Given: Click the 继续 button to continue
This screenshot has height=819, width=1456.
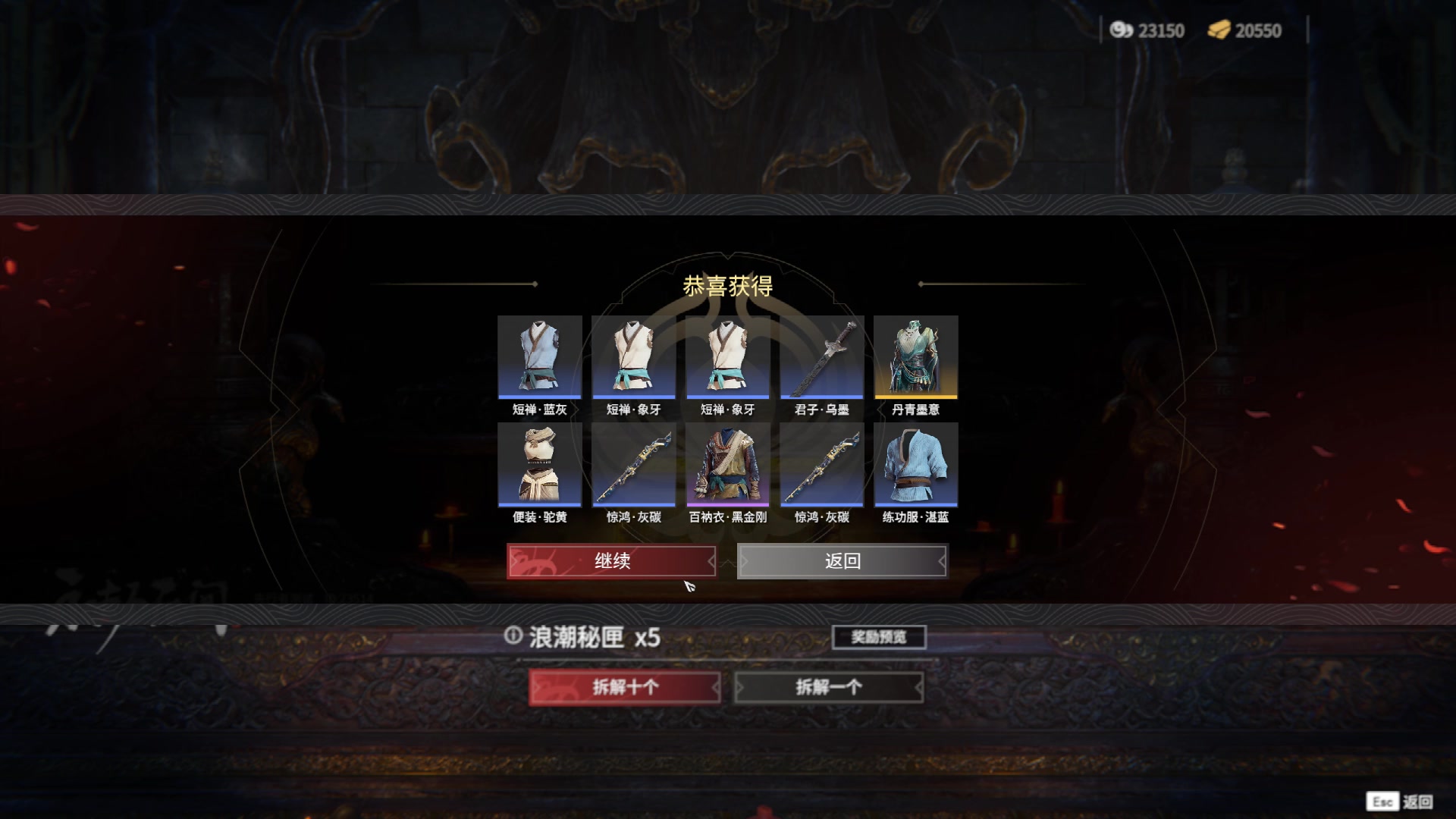Looking at the screenshot, I should 613,561.
